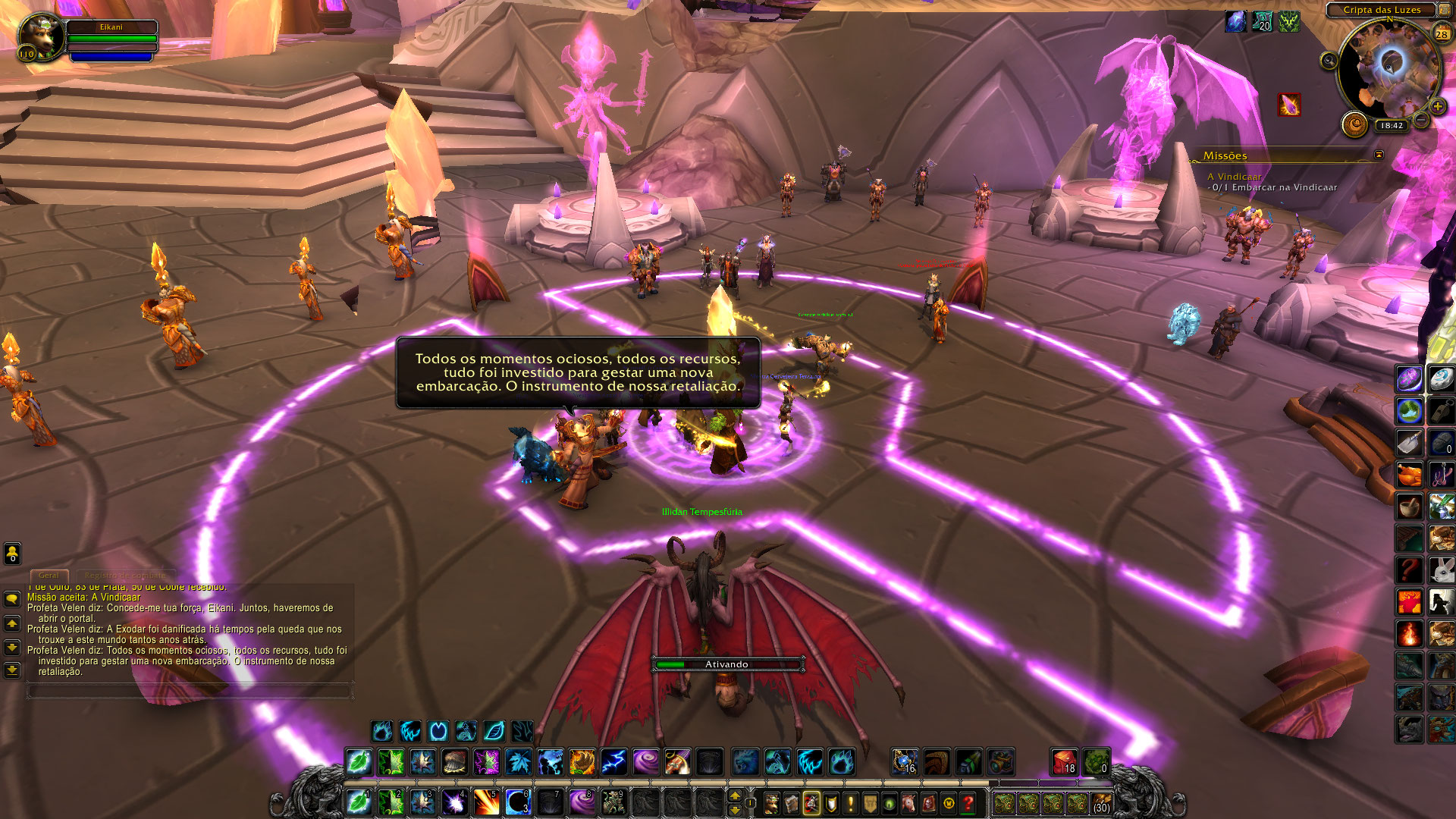Viewport: 1456px width, 819px height.
Task: Zoom in on the minimap
Action: click(x=1437, y=106)
